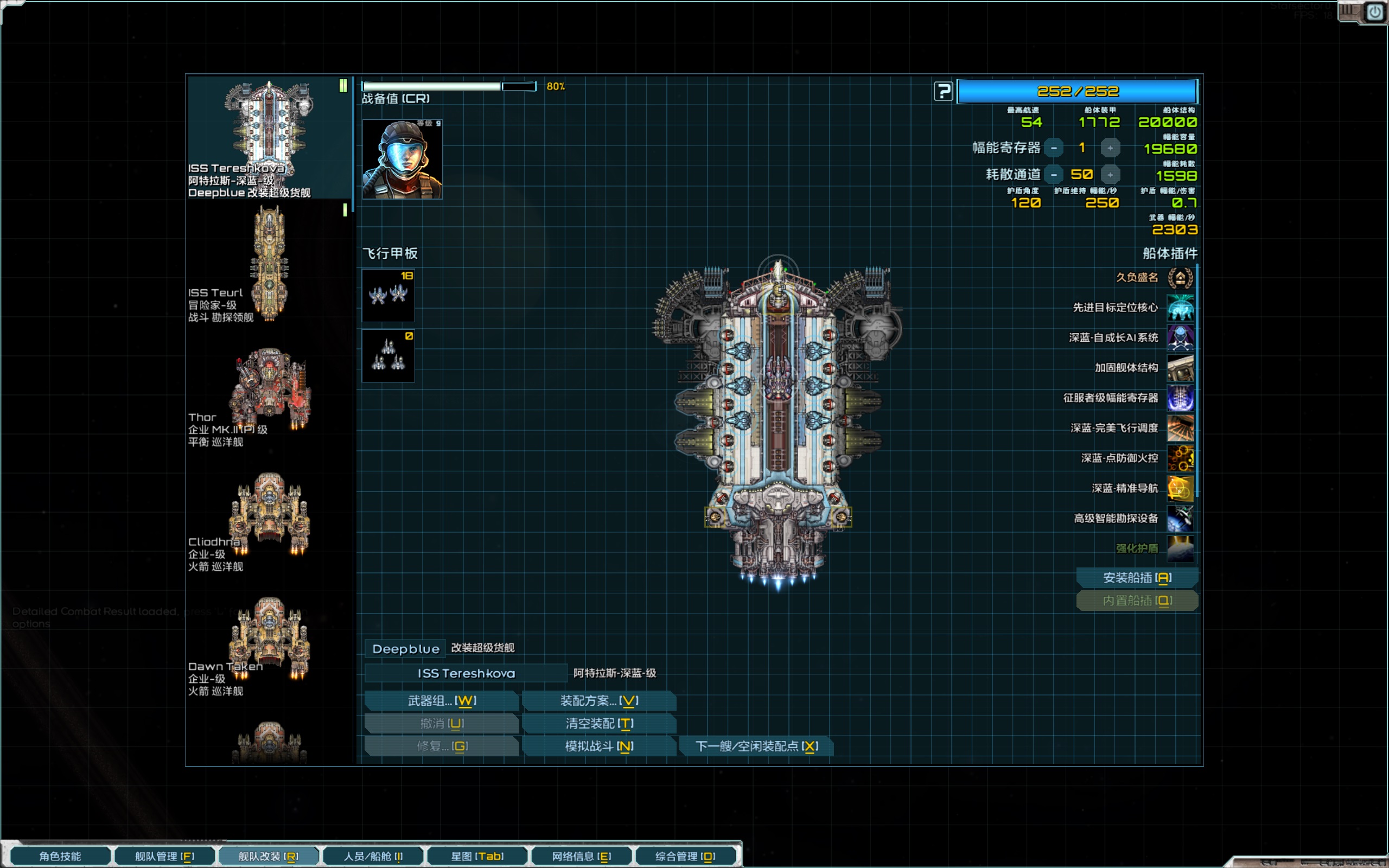Switch to 人员/船舱 cargo tab

(x=373, y=856)
